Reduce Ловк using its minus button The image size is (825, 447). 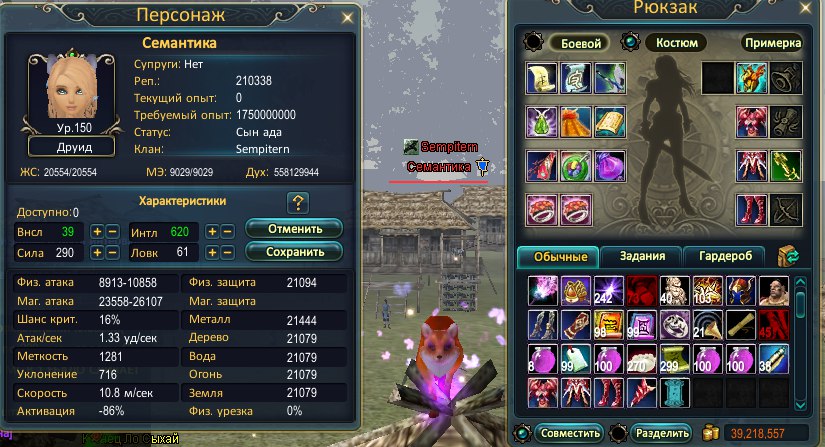228,254
